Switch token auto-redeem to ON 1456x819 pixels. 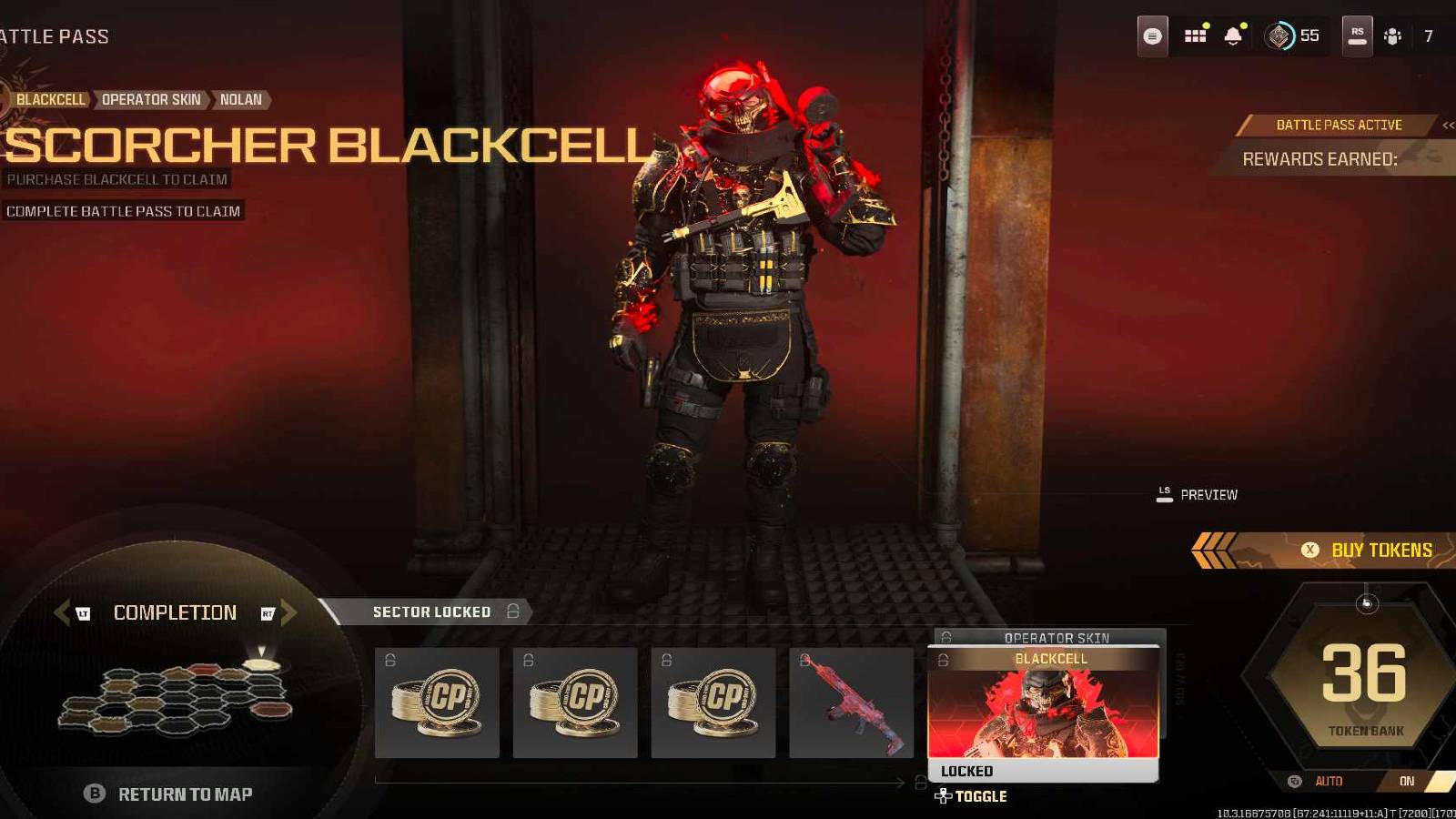coord(1407,781)
